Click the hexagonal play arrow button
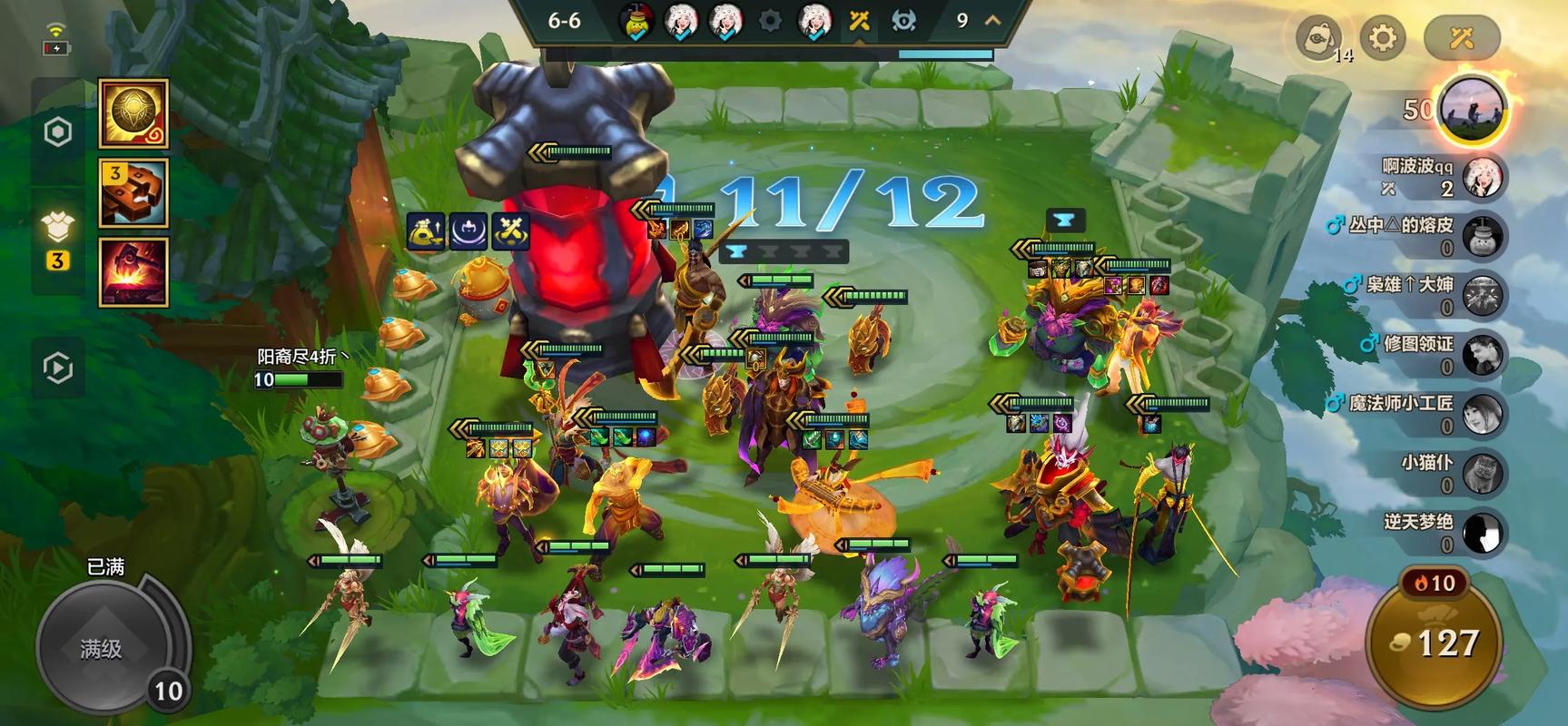Screen dimensions: 1568x726 click(x=58, y=368)
